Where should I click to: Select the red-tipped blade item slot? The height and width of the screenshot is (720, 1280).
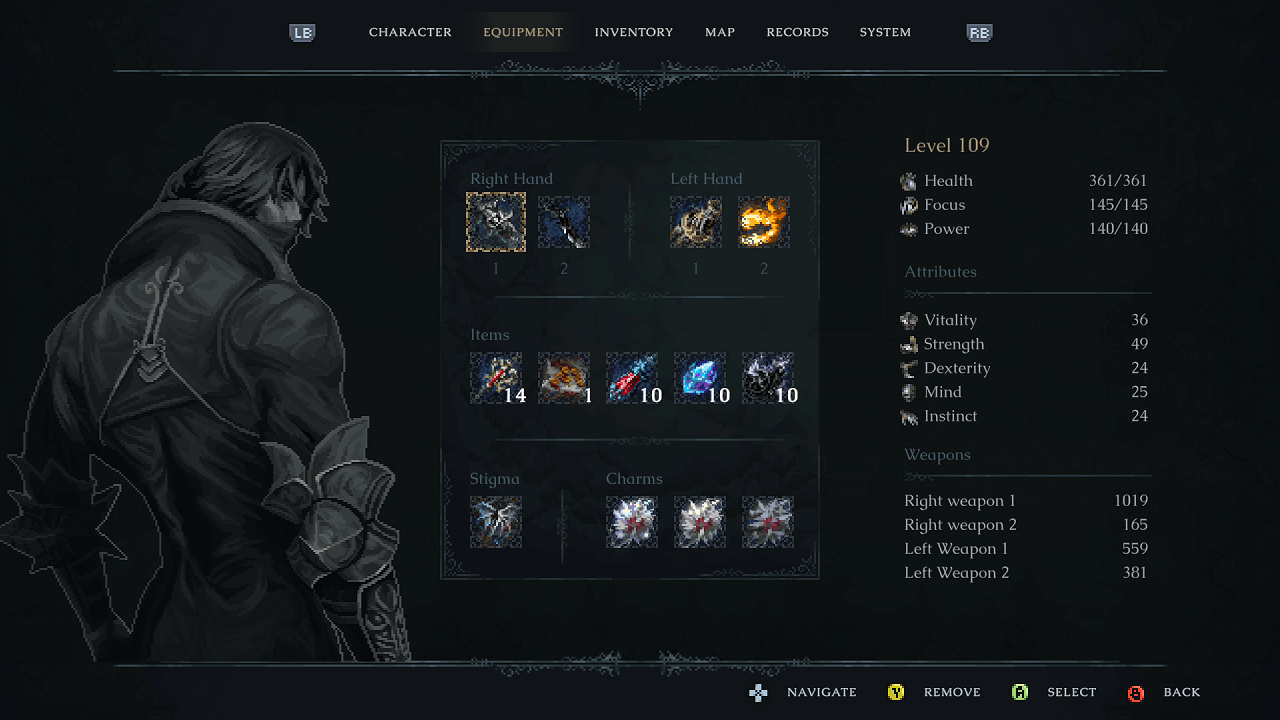tap(632, 378)
